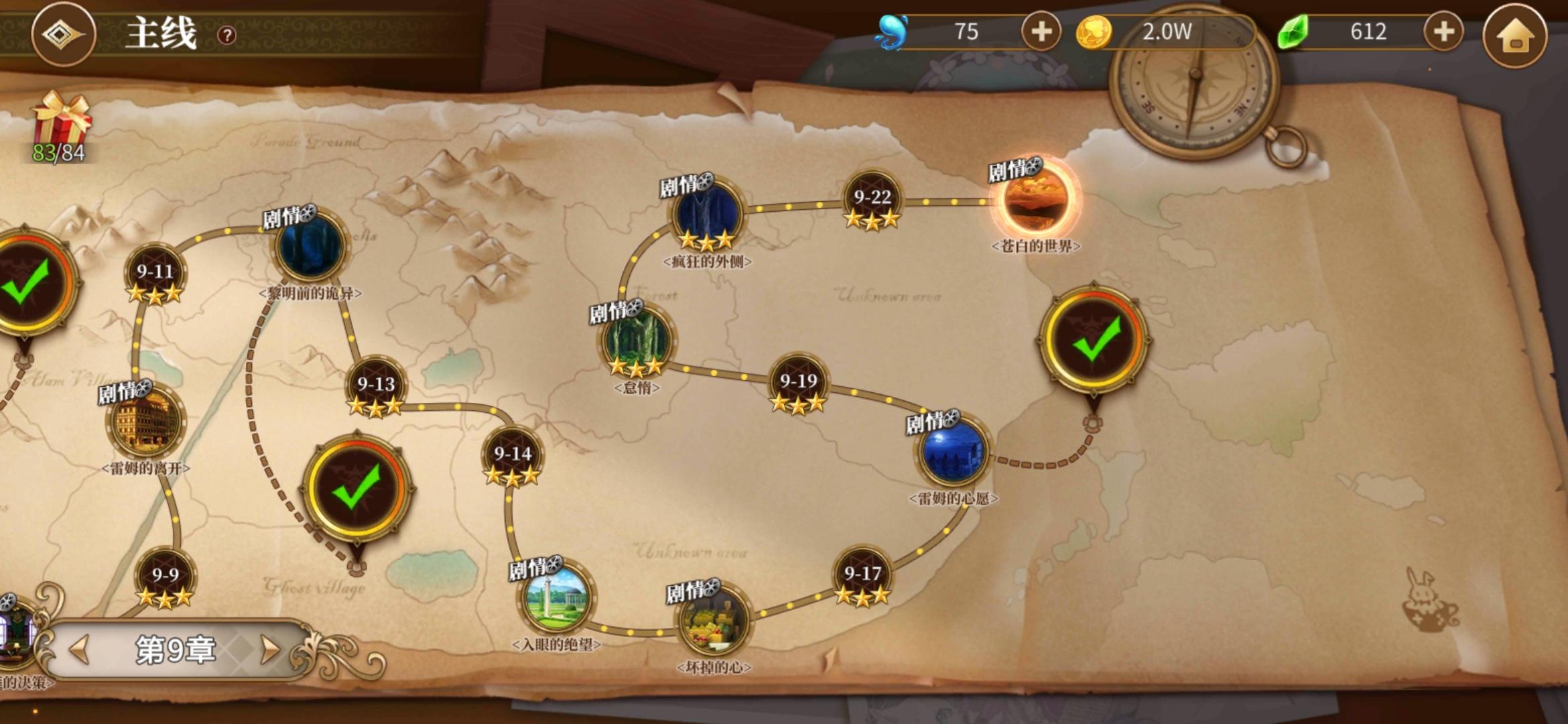Screen dimensions: 1568x724
Task: Open the story node <雷姆的离开>
Action: pos(147,422)
